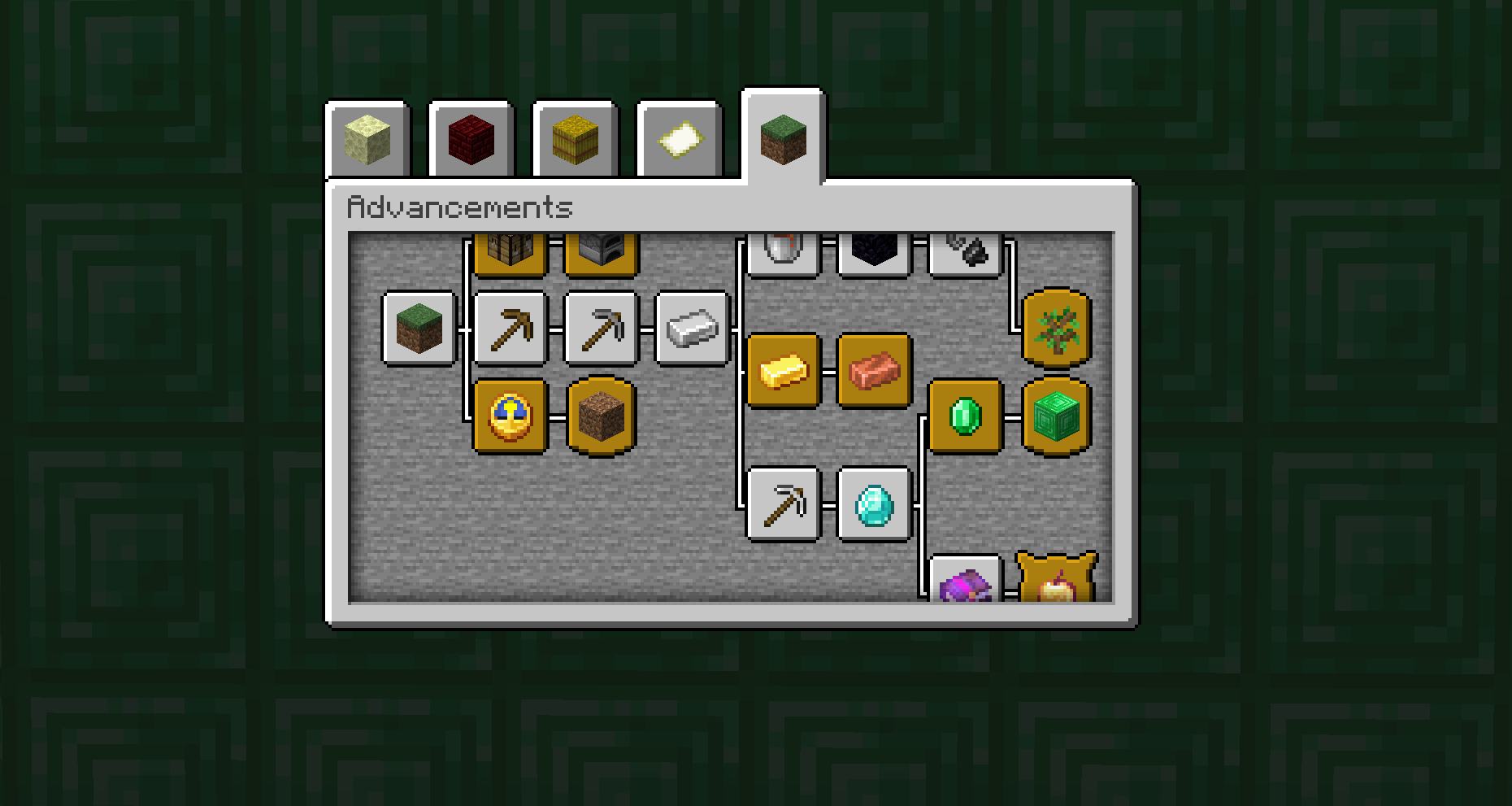Select the end stone tab
This screenshot has height=806, width=1512.
370,138
